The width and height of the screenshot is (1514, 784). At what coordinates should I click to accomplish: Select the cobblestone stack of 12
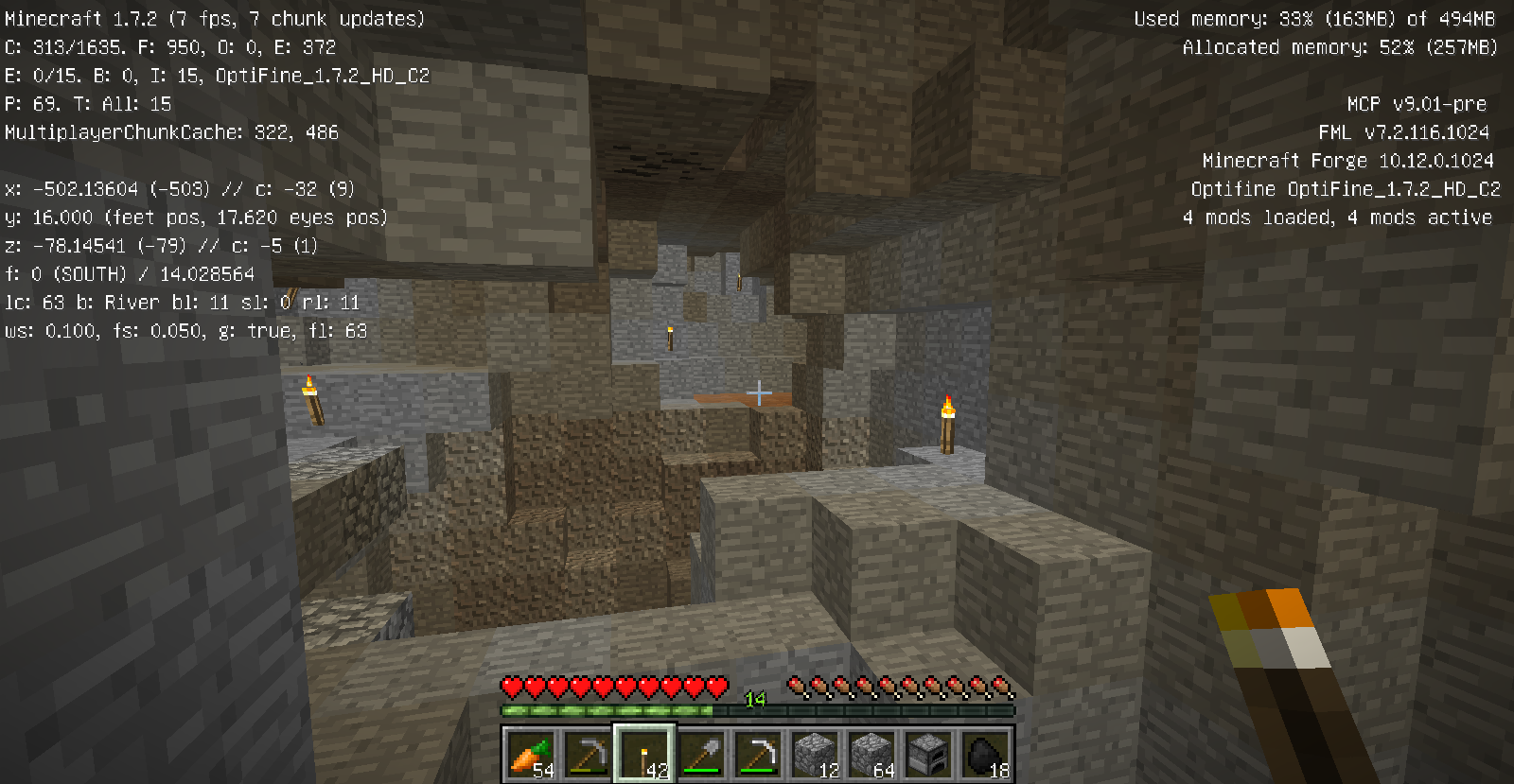(x=815, y=754)
